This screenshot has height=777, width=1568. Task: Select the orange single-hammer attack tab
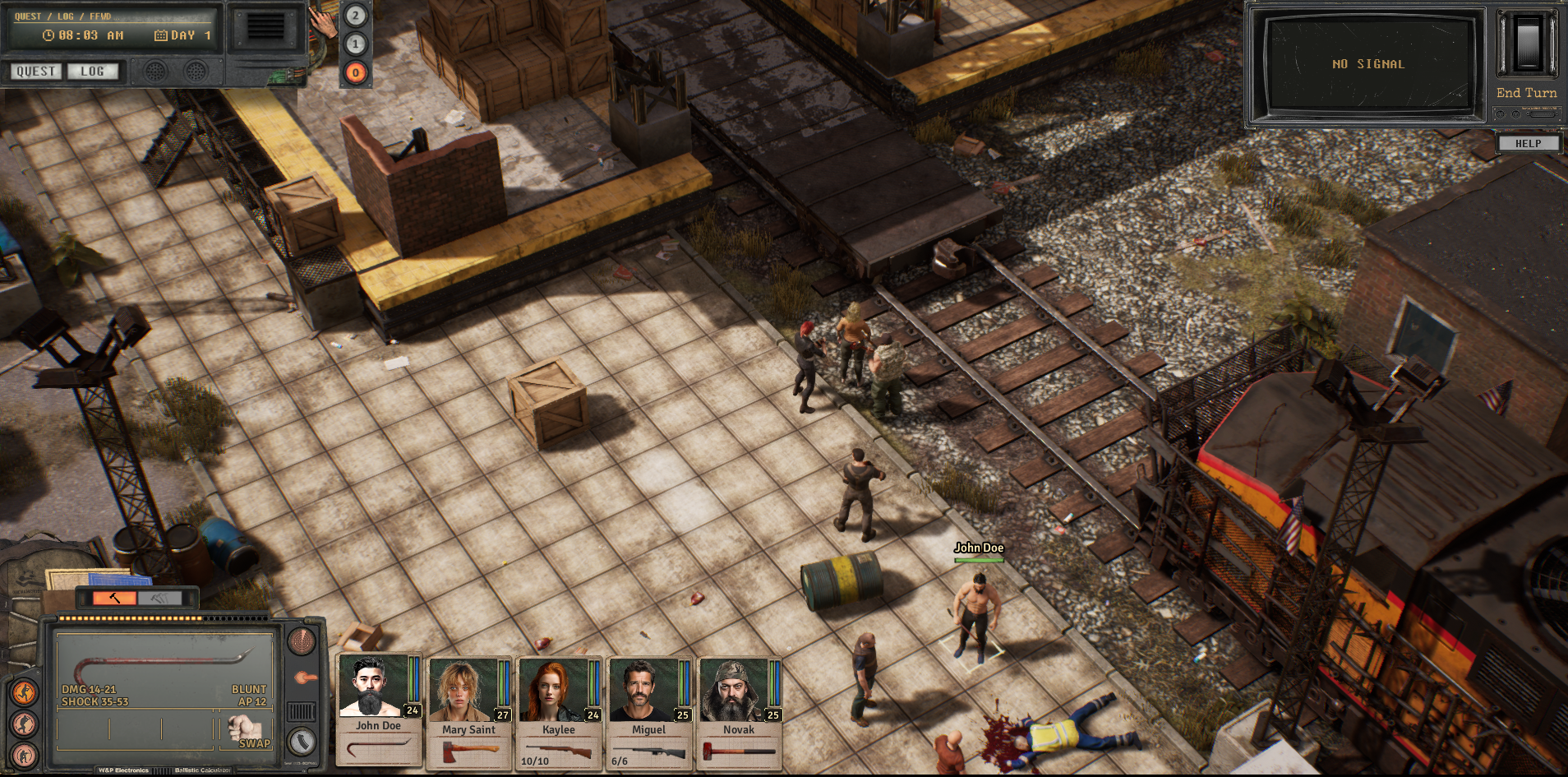114,598
